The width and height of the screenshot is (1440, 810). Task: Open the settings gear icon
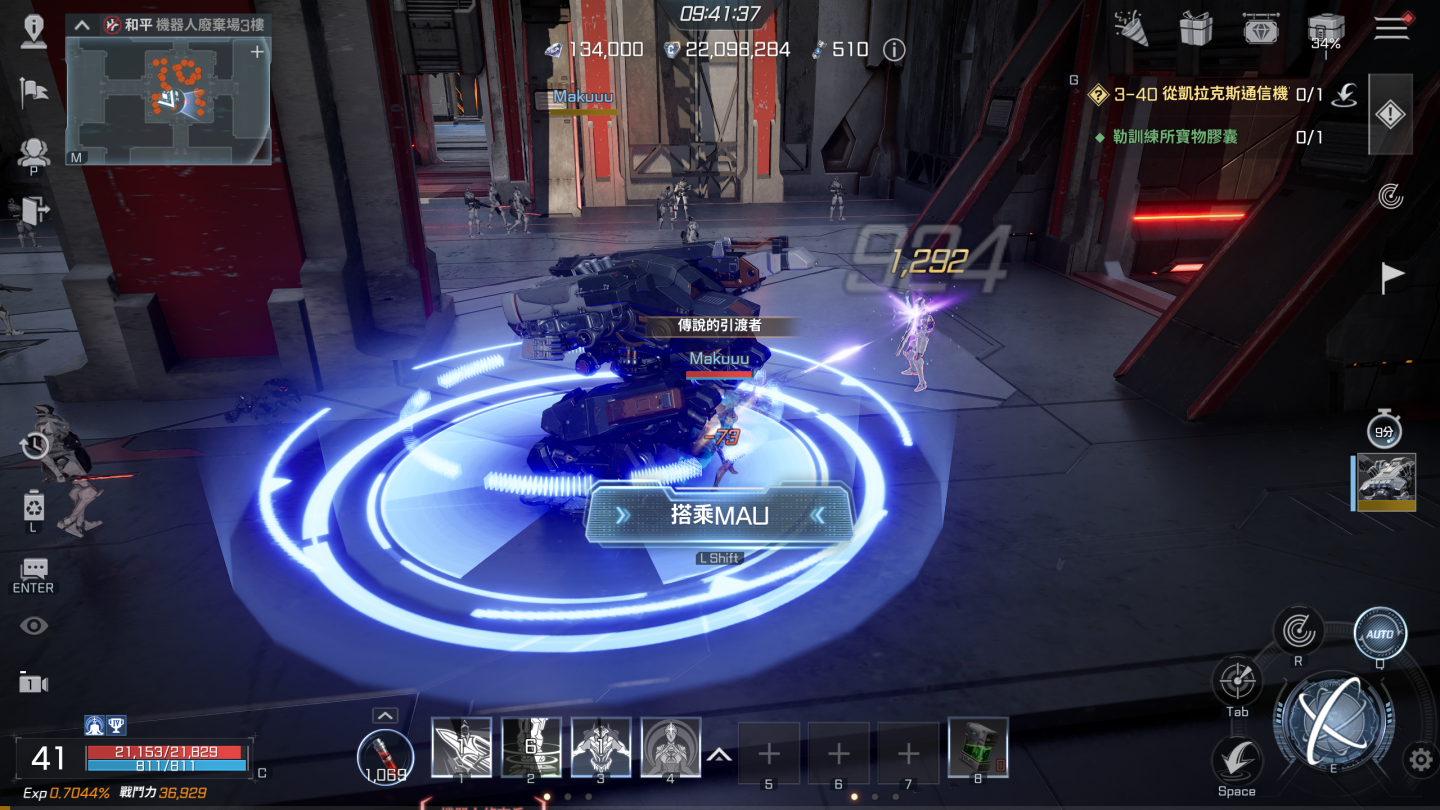1420,760
